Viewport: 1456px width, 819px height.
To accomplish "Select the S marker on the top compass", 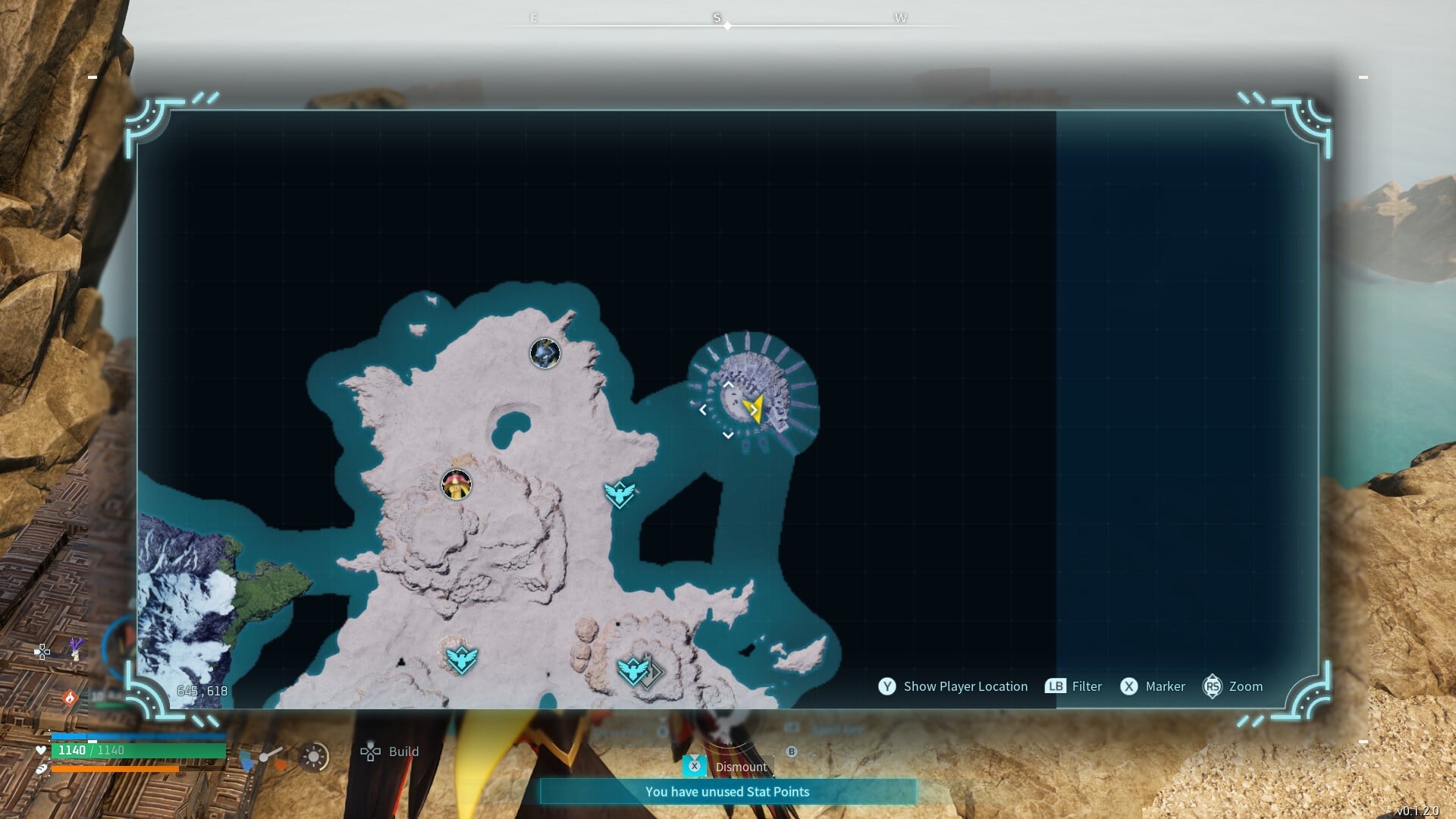I will [x=716, y=17].
